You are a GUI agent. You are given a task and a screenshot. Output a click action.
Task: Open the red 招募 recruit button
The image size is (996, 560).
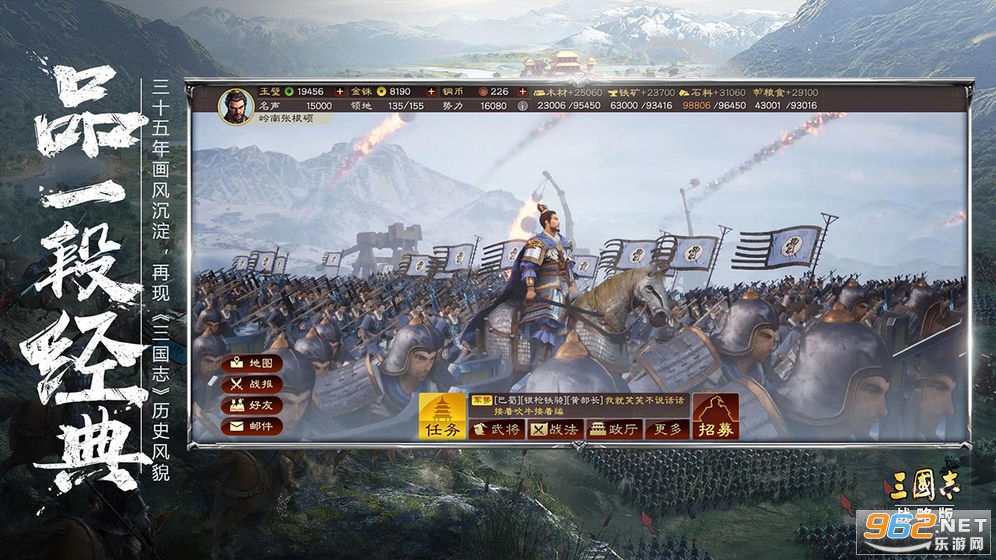tap(716, 417)
